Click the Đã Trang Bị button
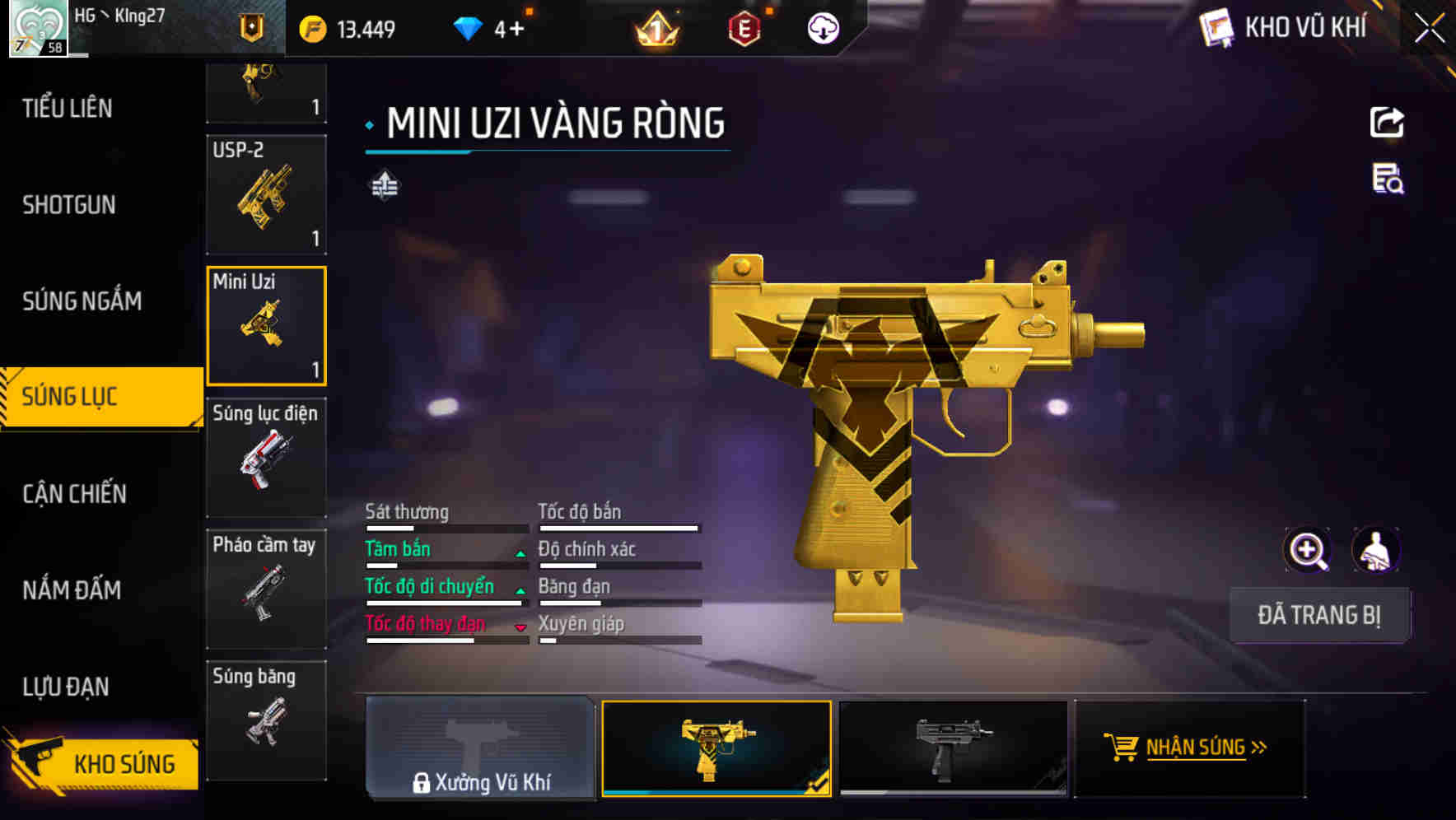This screenshot has height=820, width=1456. tap(1318, 615)
